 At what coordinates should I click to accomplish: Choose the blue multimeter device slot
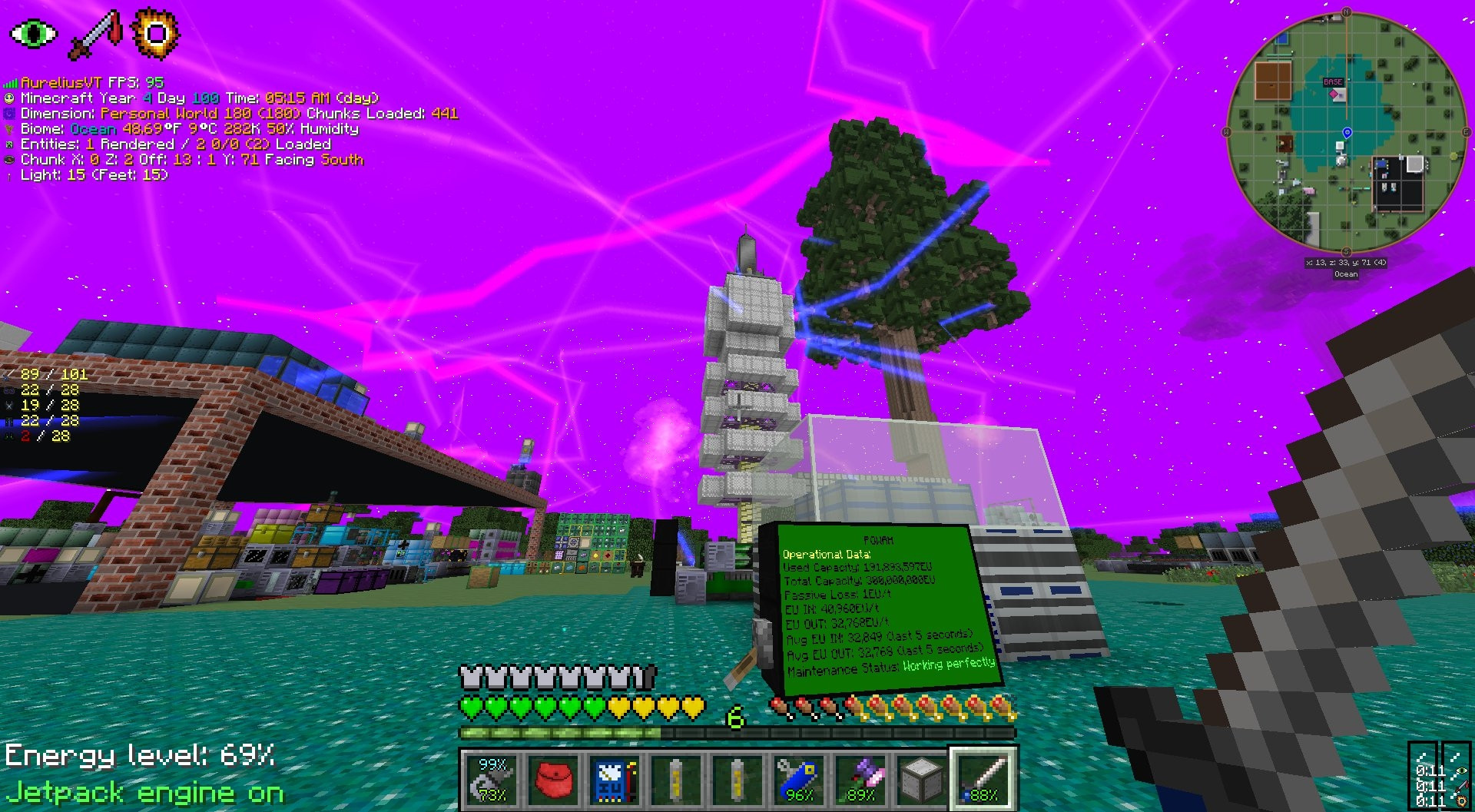615,779
